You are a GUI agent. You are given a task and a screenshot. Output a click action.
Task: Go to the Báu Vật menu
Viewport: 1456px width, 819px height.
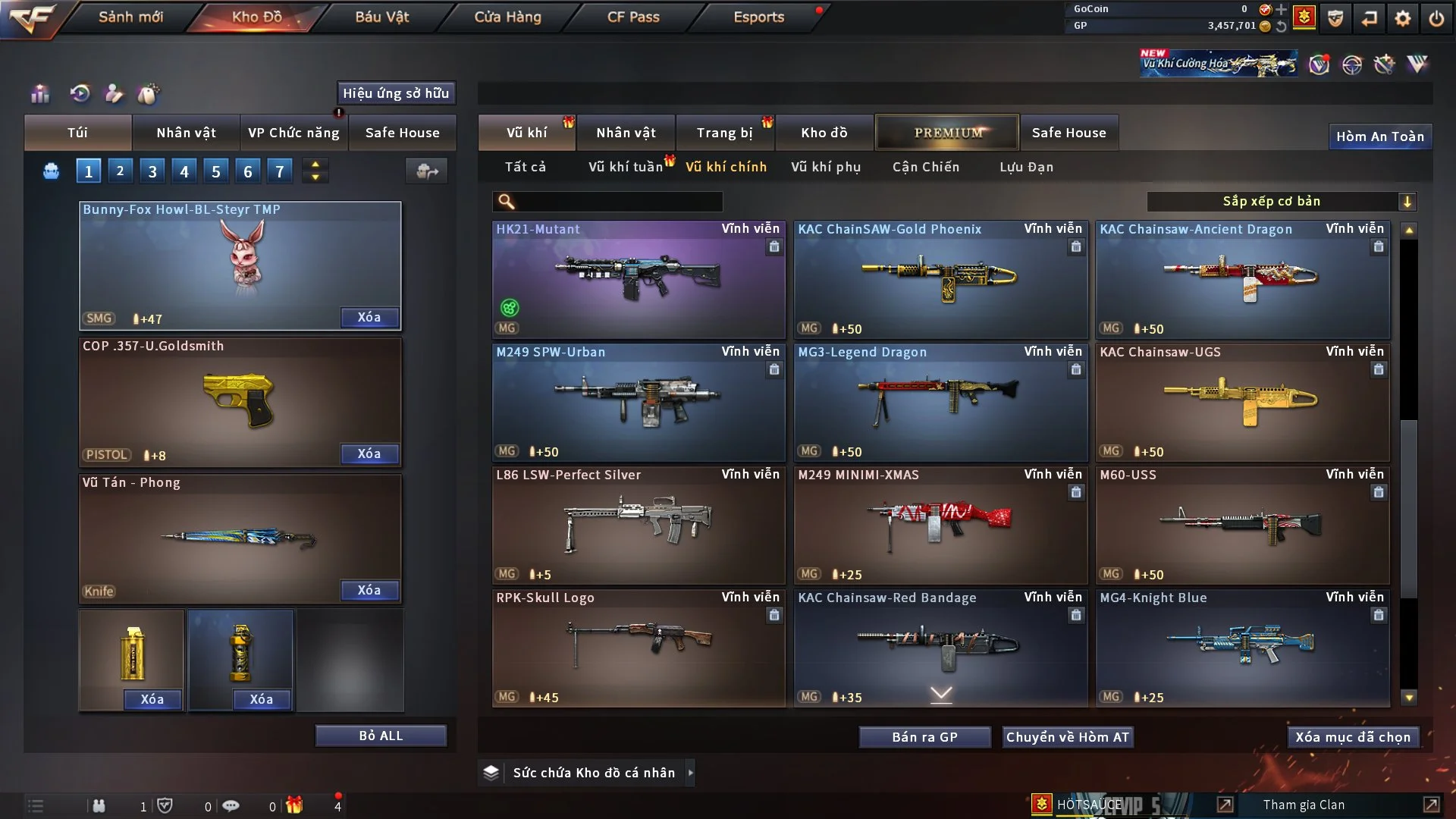tap(381, 17)
